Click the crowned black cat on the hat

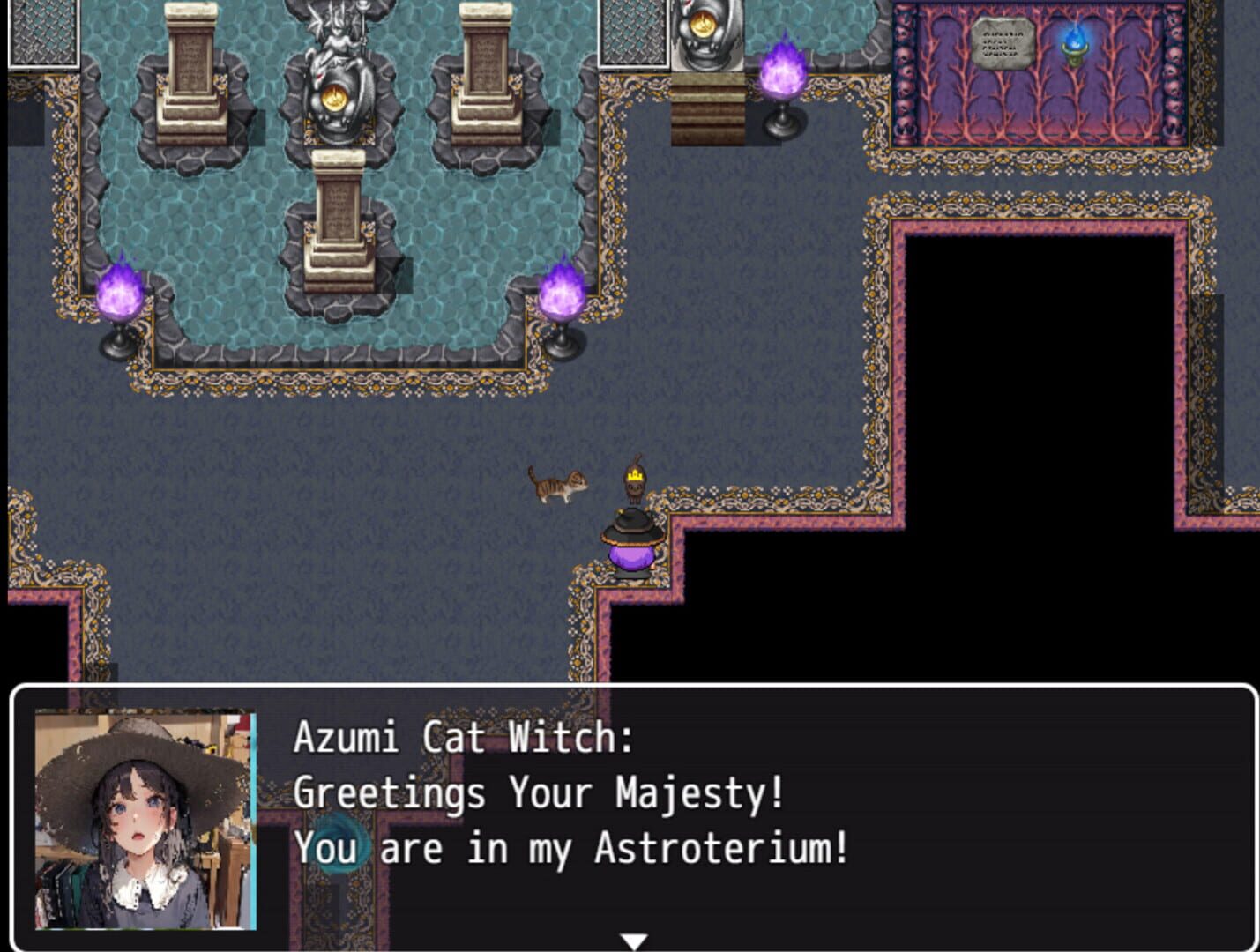click(634, 485)
